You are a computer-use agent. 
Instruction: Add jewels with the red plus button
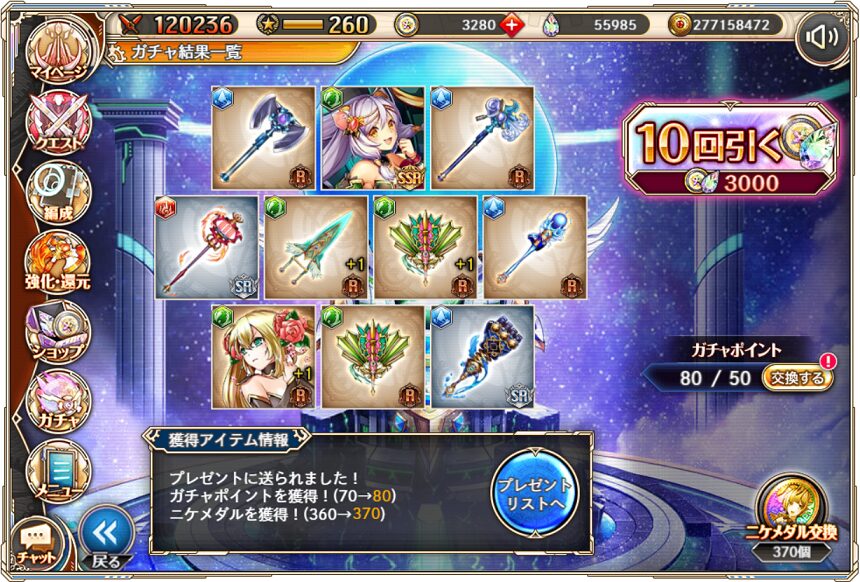point(512,24)
